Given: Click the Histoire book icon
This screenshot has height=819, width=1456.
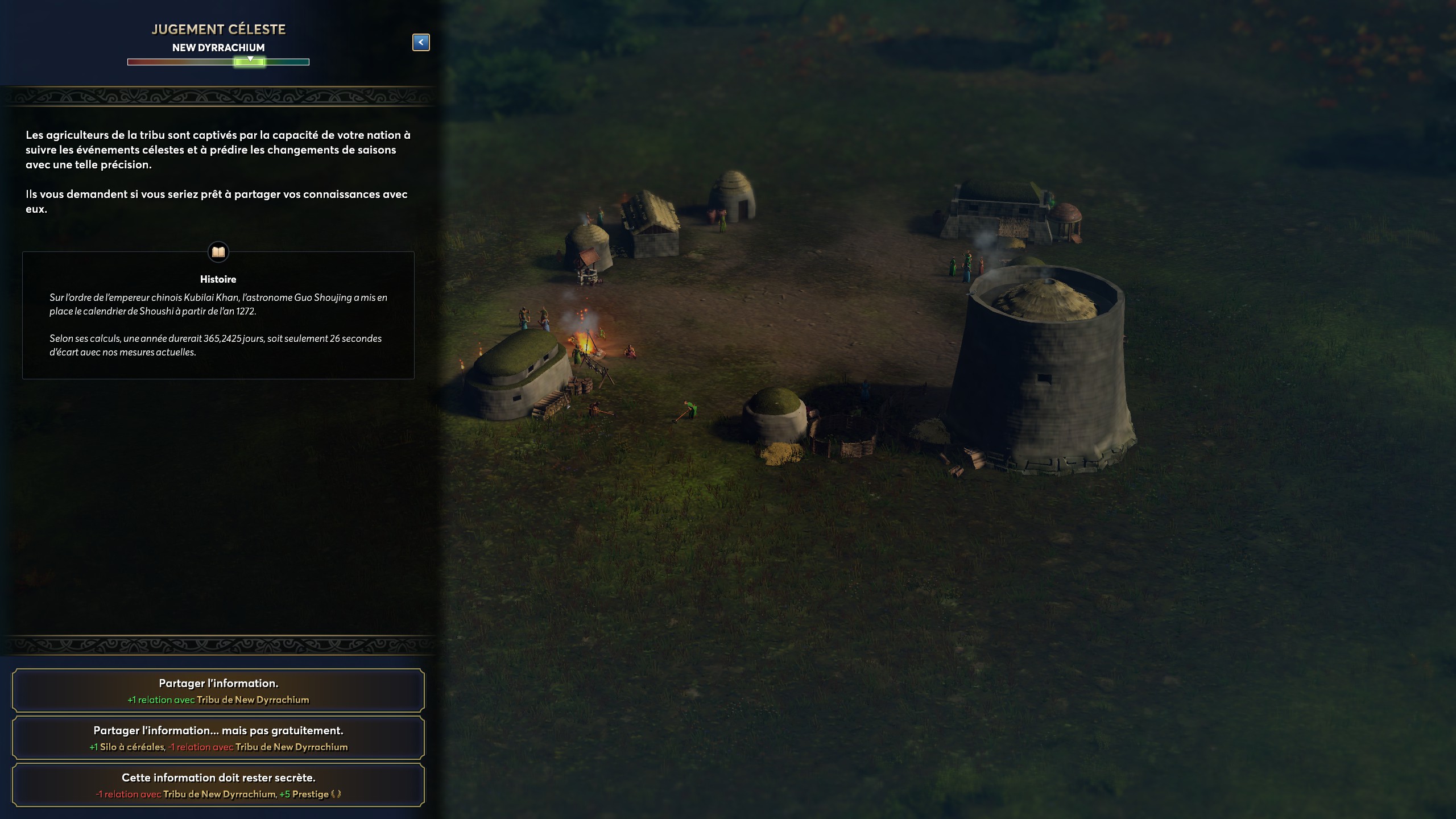Looking at the screenshot, I should [x=218, y=251].
